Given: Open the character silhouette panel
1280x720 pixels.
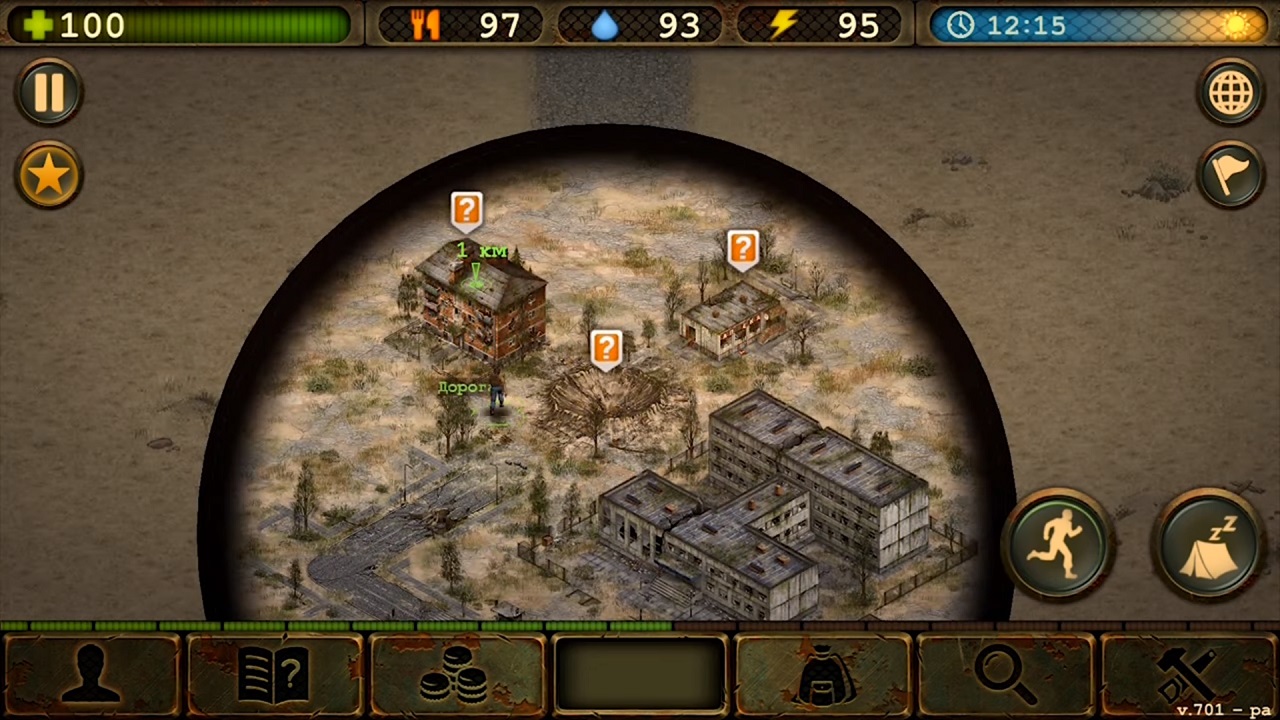Looking at the screenshot, I should click(x=92, y=674).
